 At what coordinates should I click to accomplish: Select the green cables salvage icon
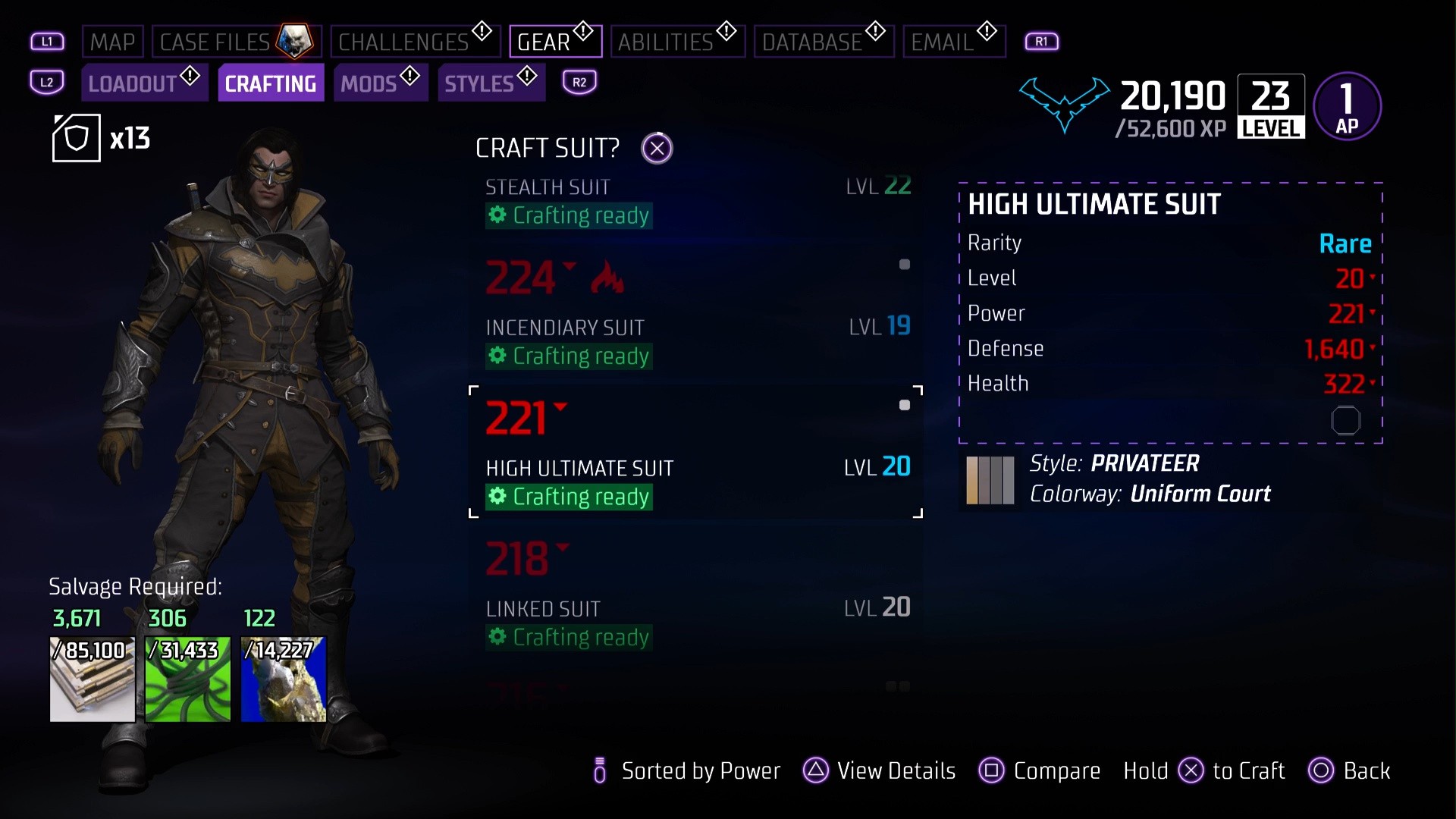[x=188, y=679]
